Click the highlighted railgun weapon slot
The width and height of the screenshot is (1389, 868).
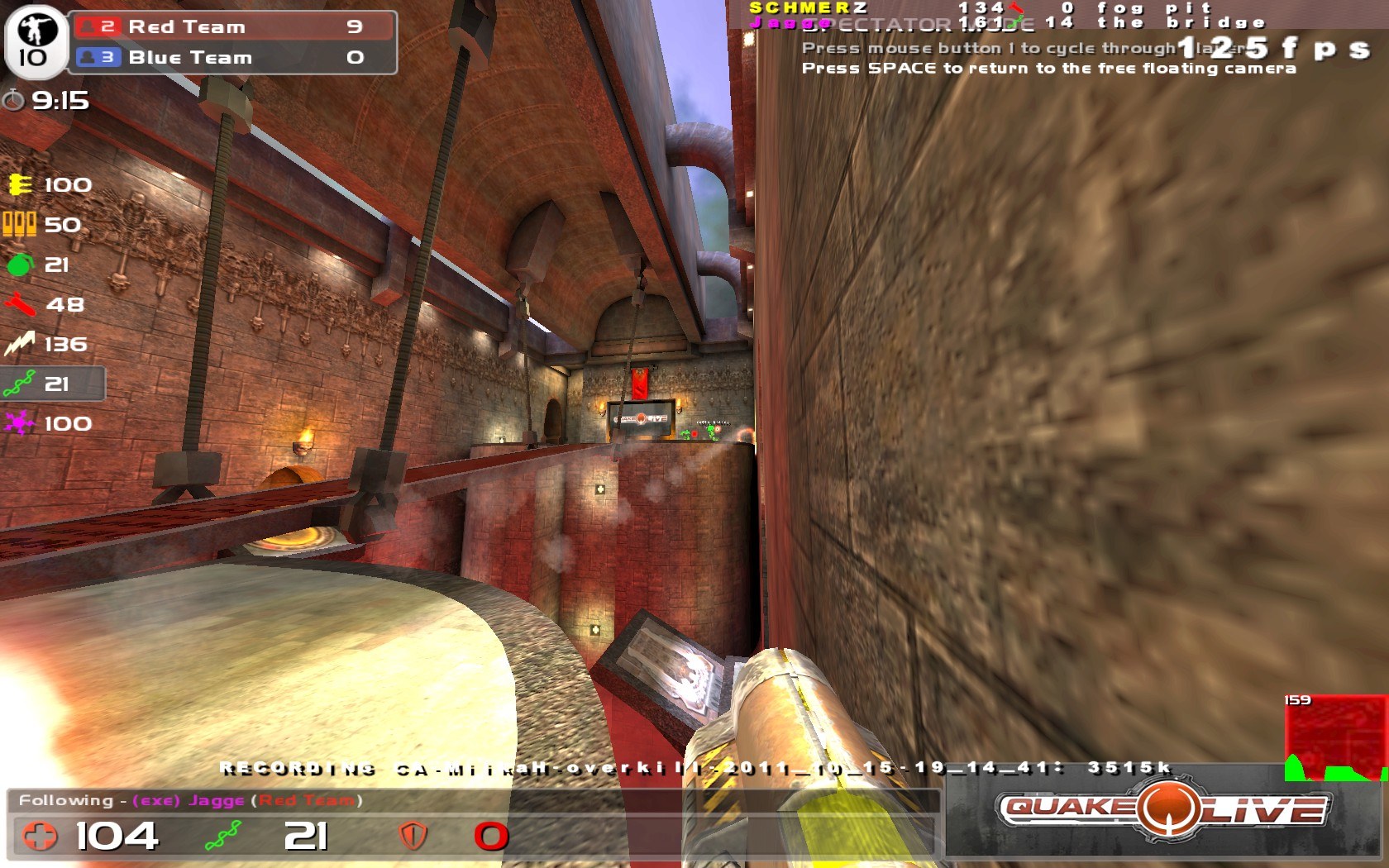[53, 384]
